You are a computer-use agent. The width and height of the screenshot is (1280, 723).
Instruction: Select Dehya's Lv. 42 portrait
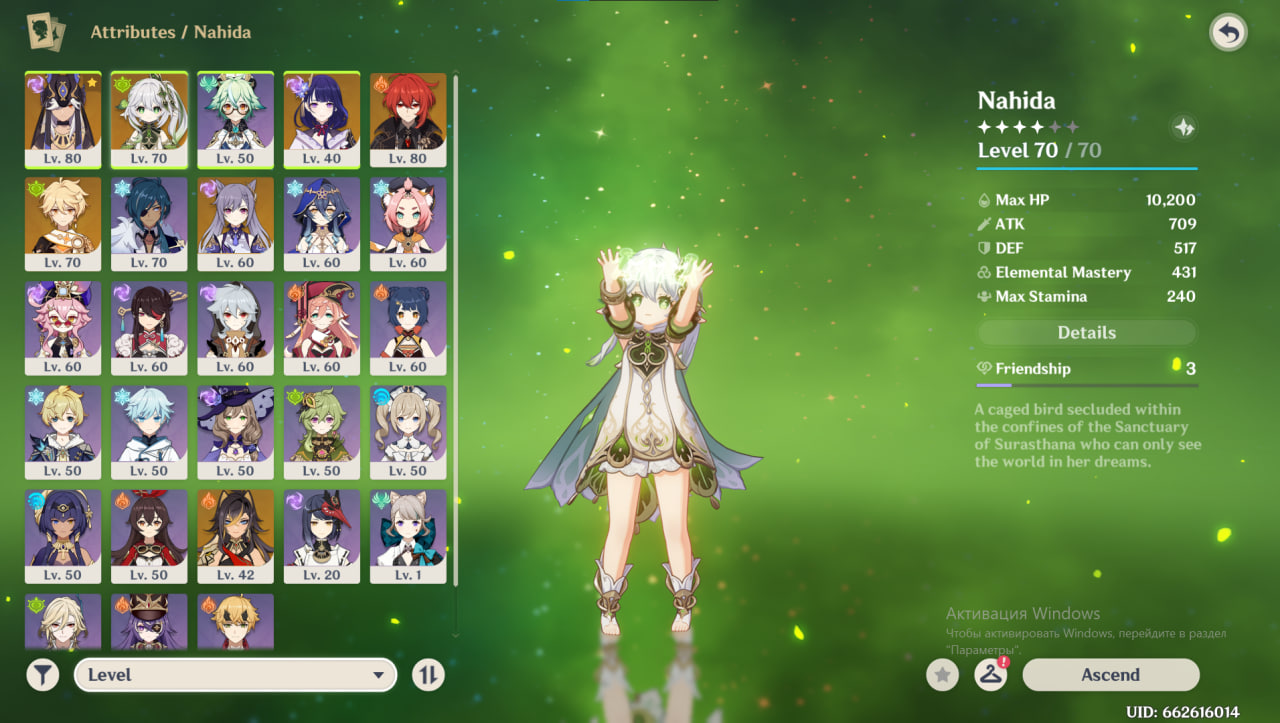235,536
